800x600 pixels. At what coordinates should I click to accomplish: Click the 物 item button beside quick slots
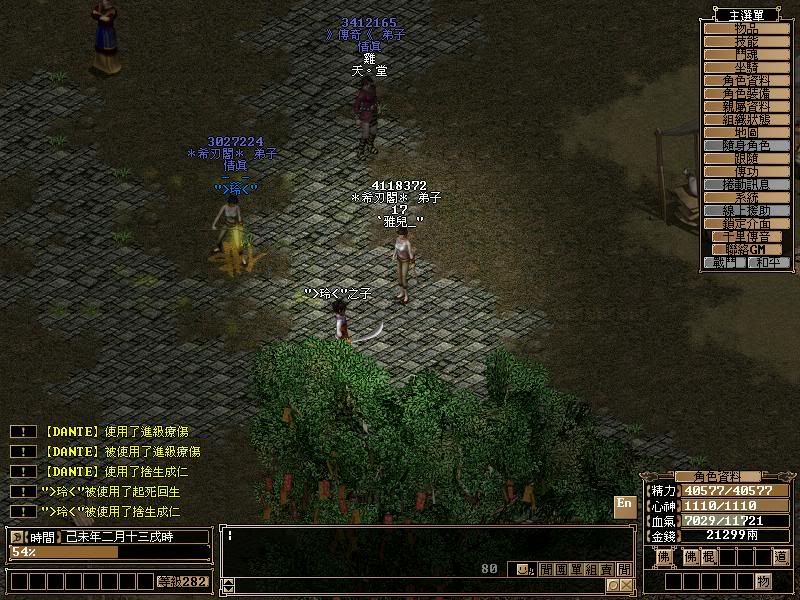(x=763, y=581)
